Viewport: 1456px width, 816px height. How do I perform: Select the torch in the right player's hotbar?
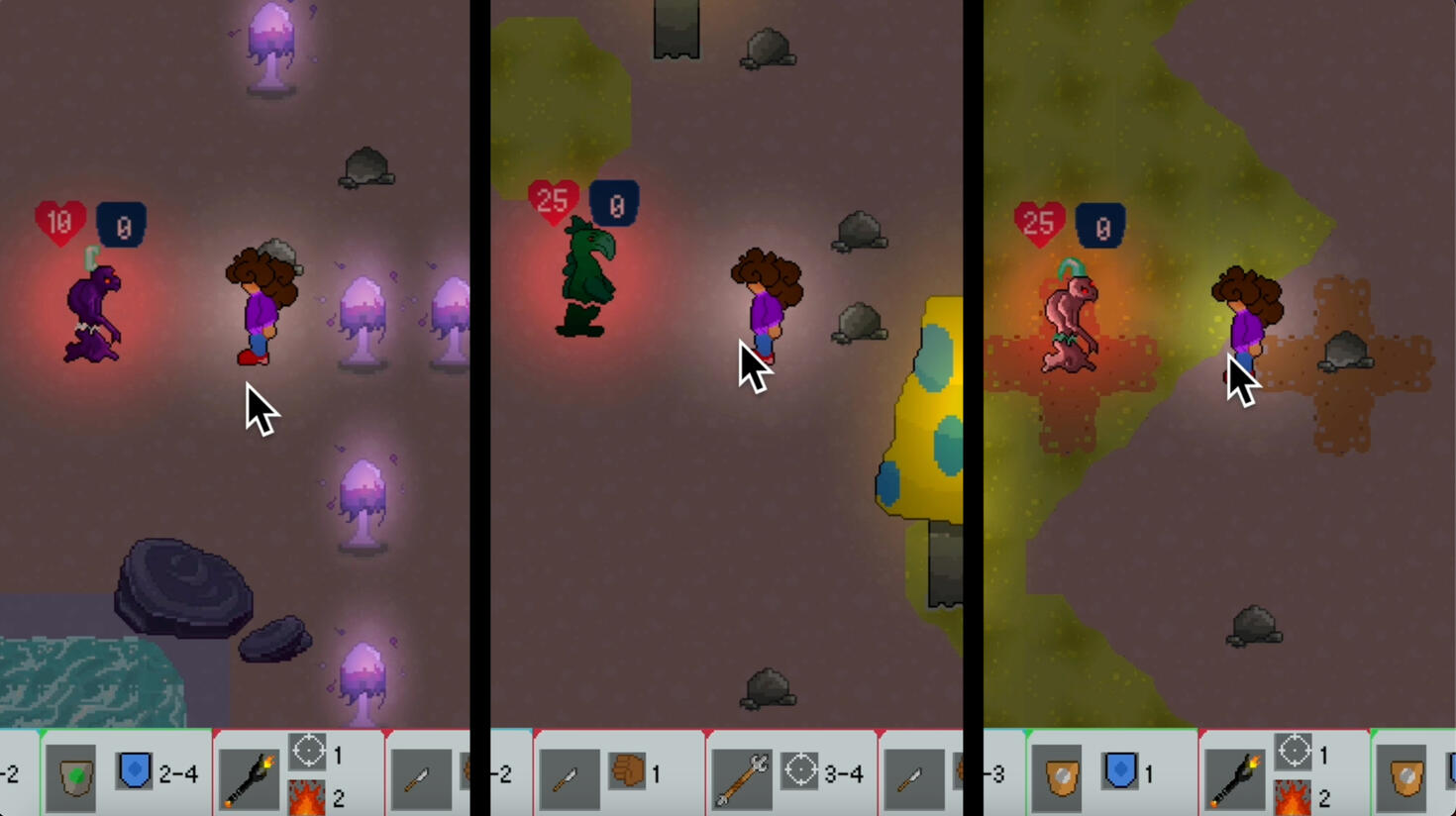pos(1235,777)
